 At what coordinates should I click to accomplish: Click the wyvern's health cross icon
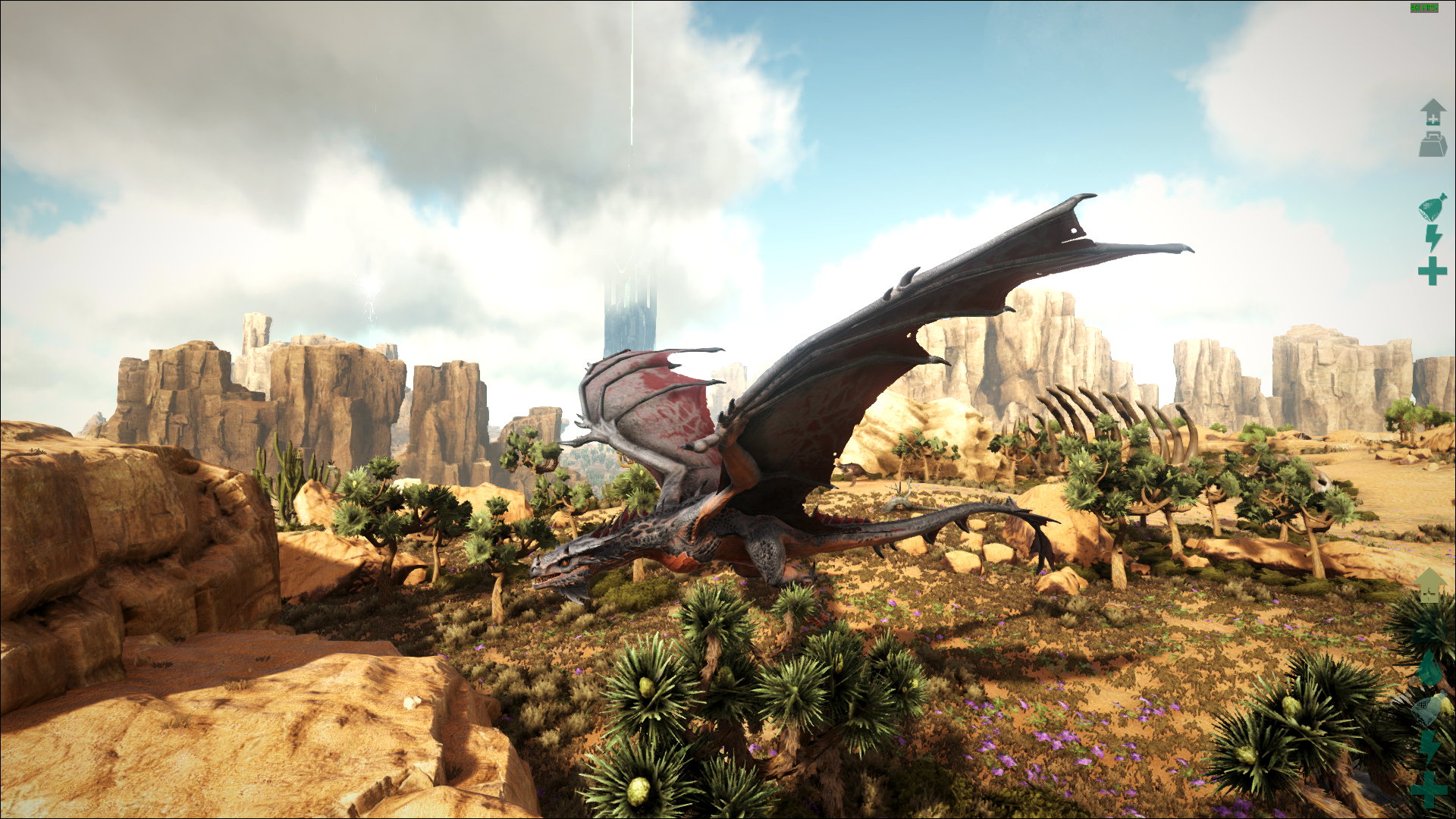tap(1432, 271)
